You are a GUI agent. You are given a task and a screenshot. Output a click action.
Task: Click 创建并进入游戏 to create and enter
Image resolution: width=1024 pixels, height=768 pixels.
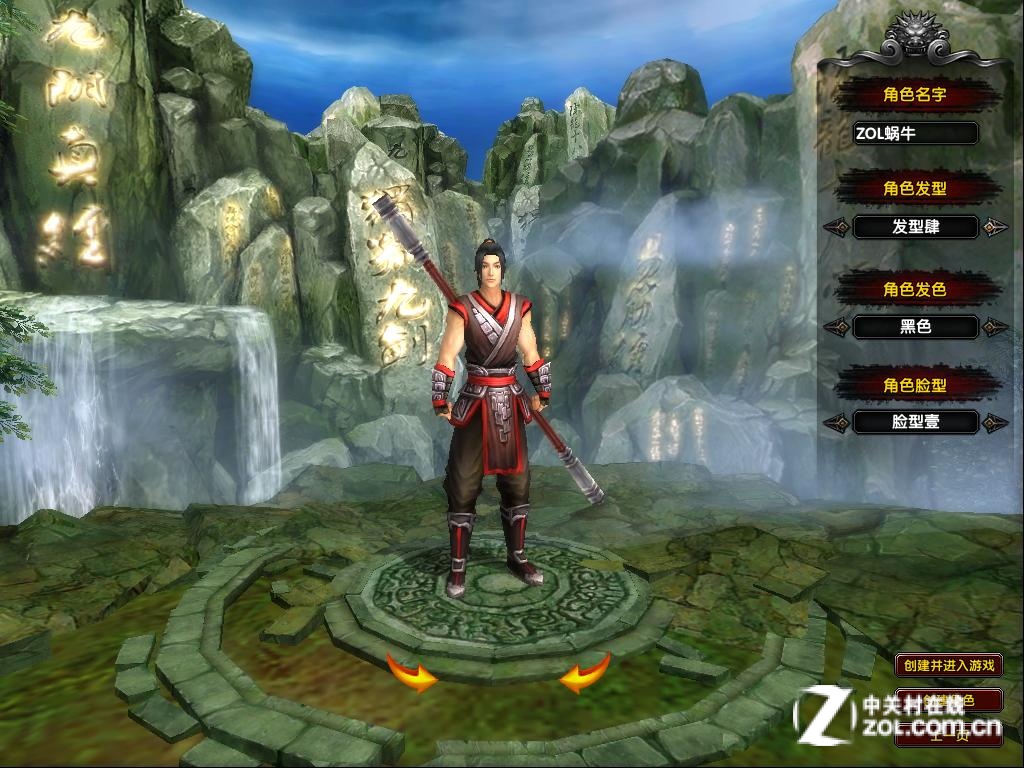click(948, 665)
